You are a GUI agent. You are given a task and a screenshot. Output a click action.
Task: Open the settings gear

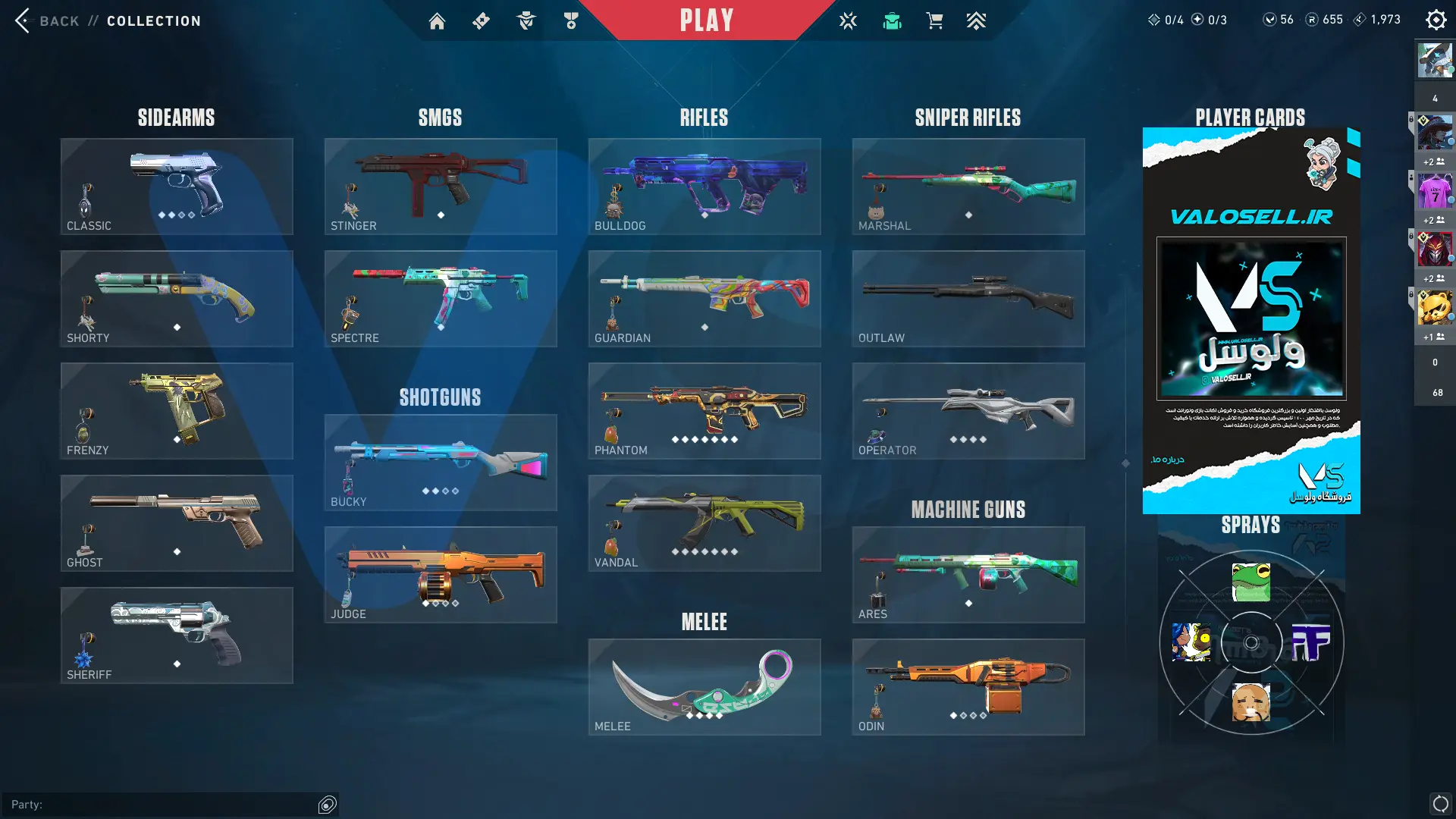click(x=1436, y=20)
